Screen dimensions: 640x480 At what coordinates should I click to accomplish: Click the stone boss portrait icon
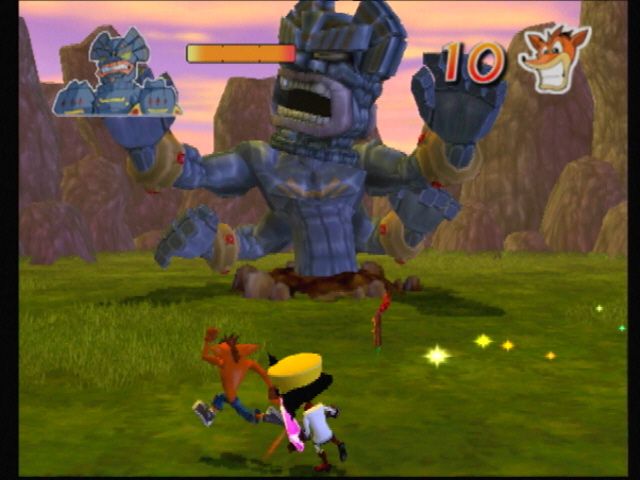(x=117, y=74)
